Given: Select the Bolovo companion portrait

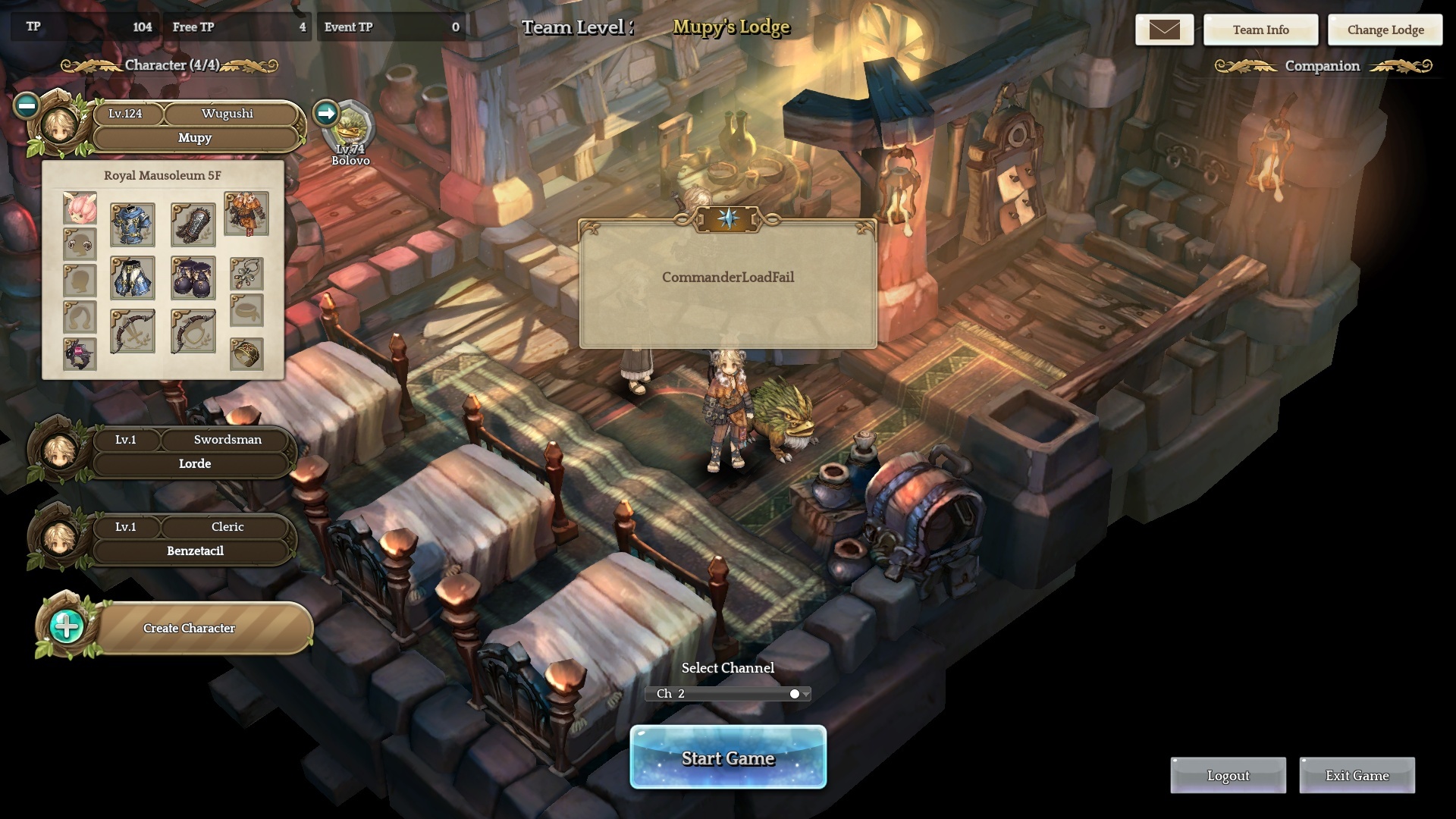Looking at the screenshot, I should coord(352,129).
